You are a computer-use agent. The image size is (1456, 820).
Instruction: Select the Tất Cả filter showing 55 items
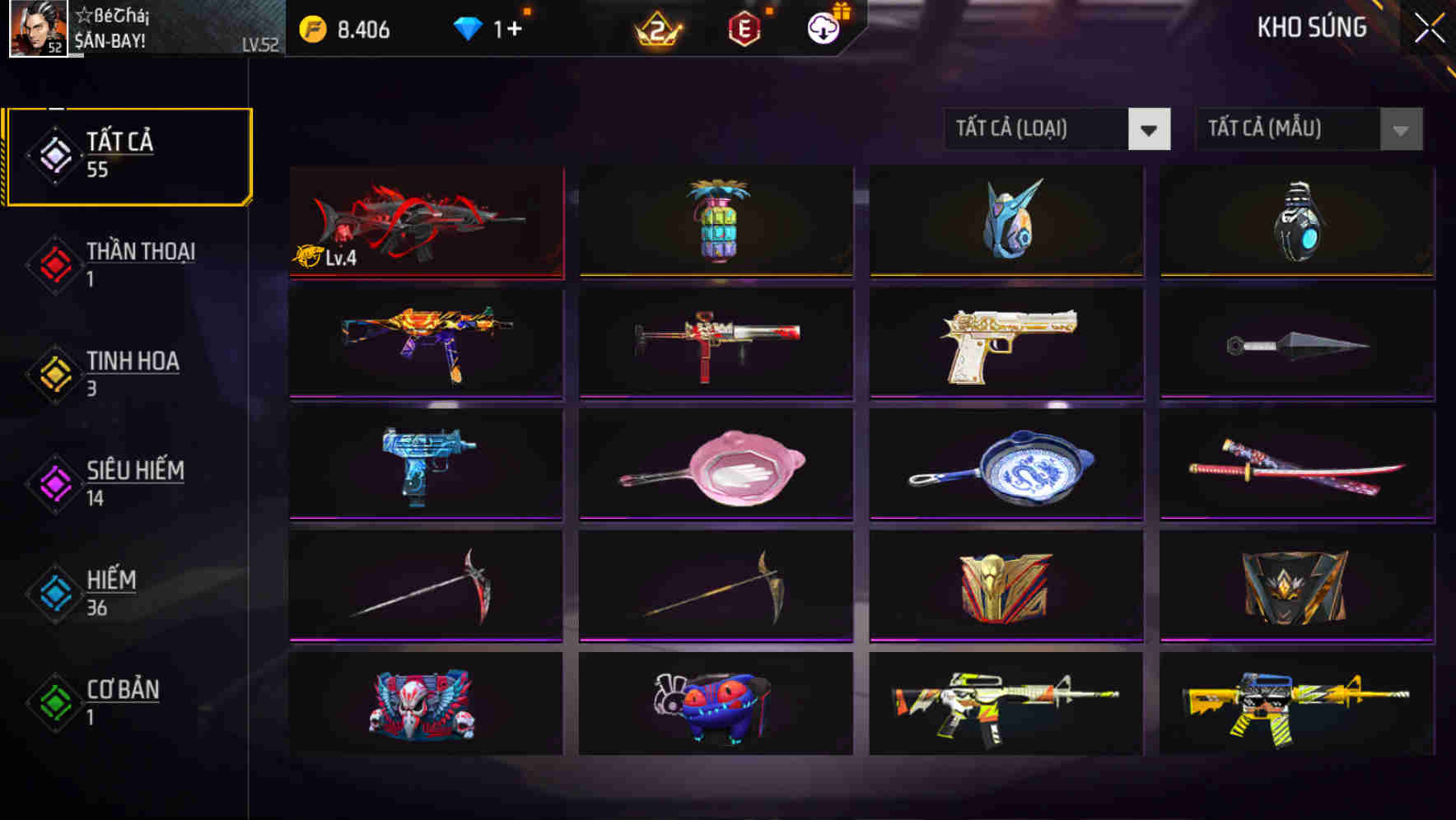click(119, 156)
